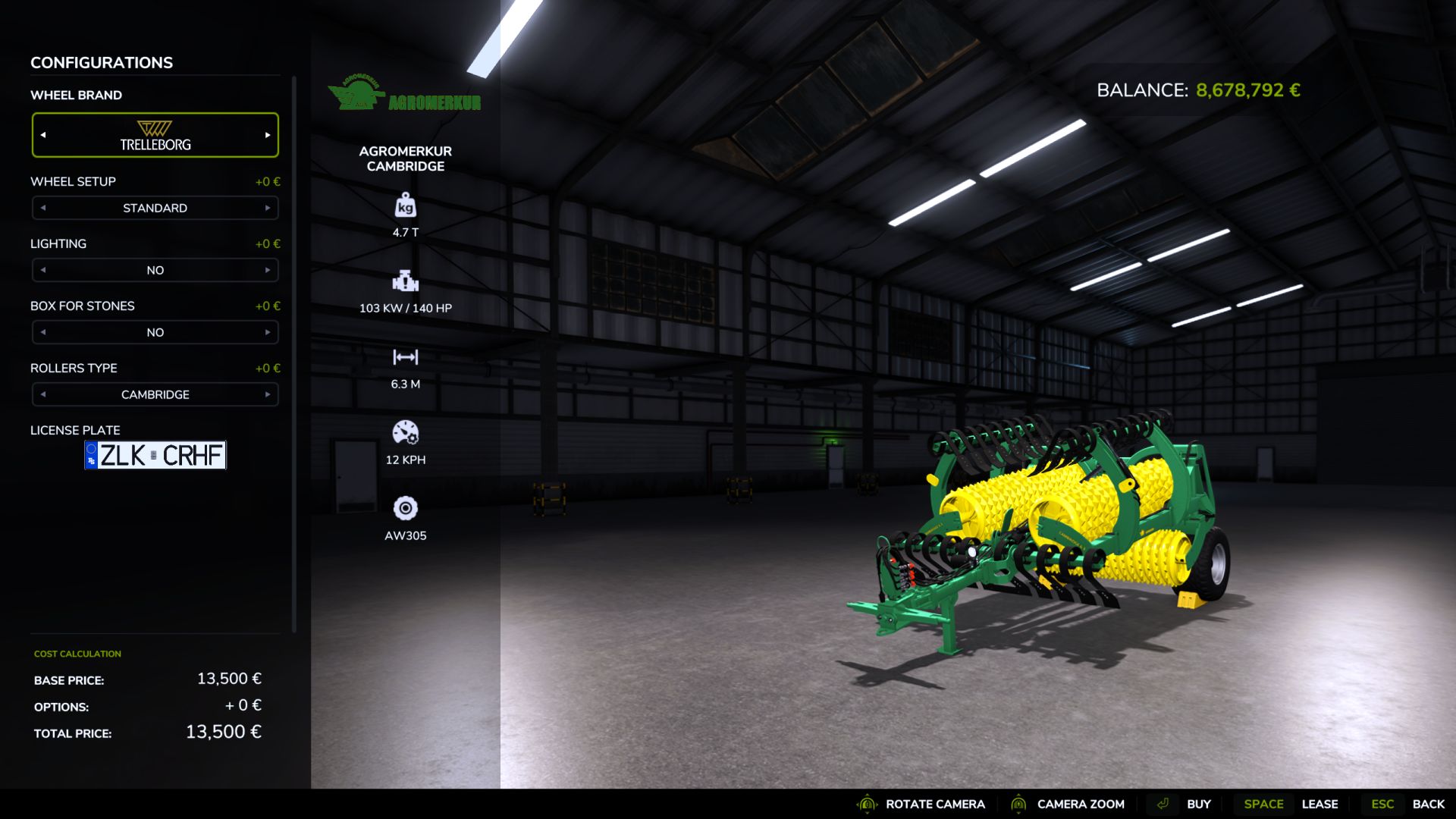
Task: Select previous WHEEL SETUP using left arrow
Action: coord(43,207)
